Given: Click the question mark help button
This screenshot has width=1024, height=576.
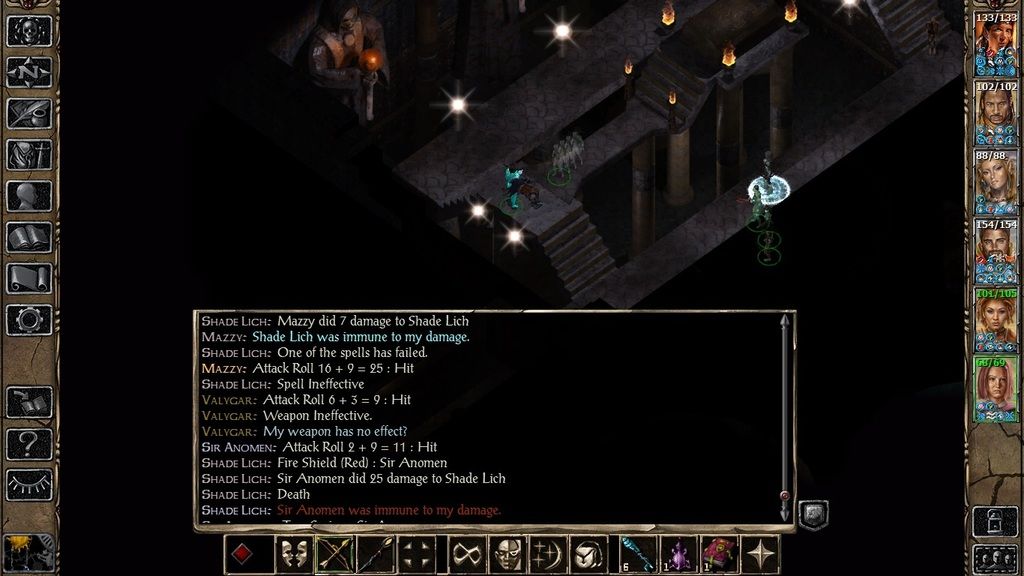Looking at the screenshot, I should coord(29,442).
